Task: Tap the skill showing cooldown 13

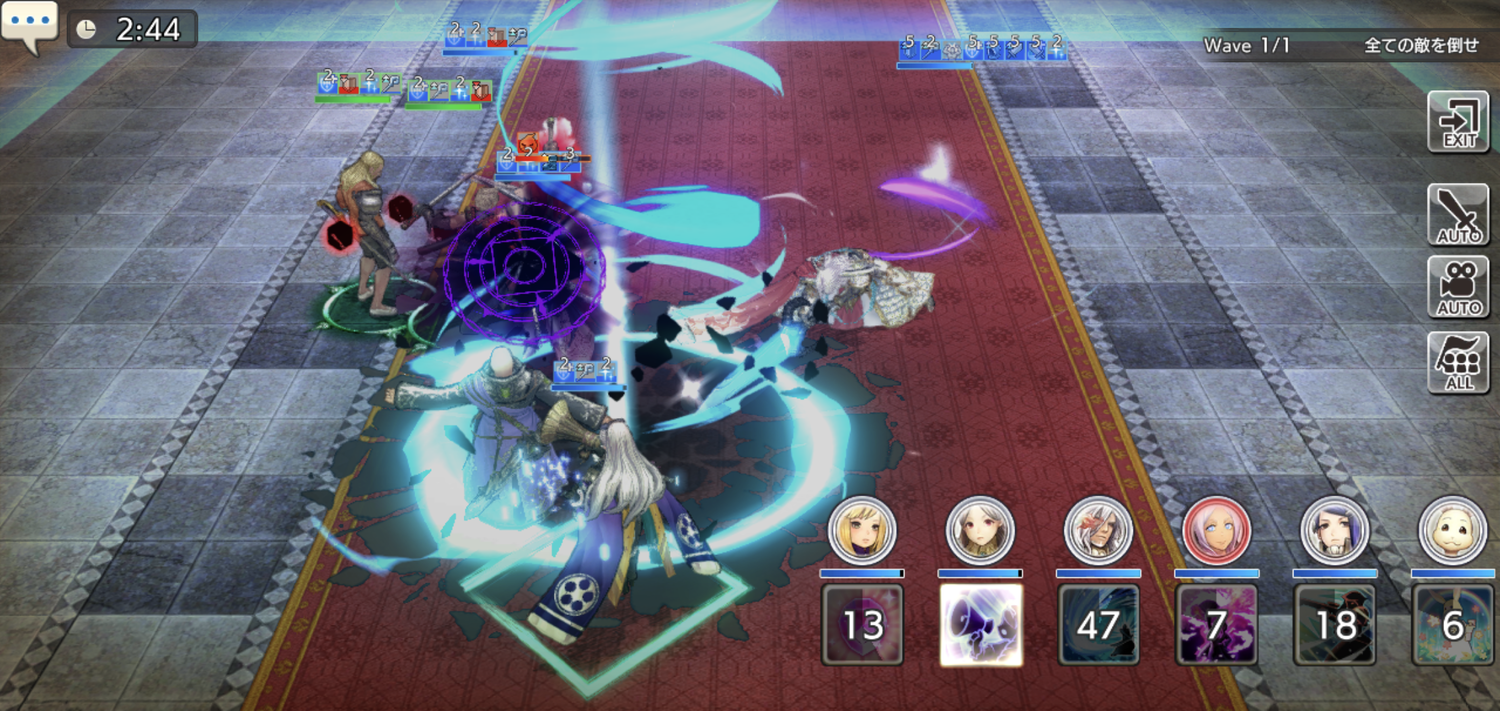Action: coord(862,625)
